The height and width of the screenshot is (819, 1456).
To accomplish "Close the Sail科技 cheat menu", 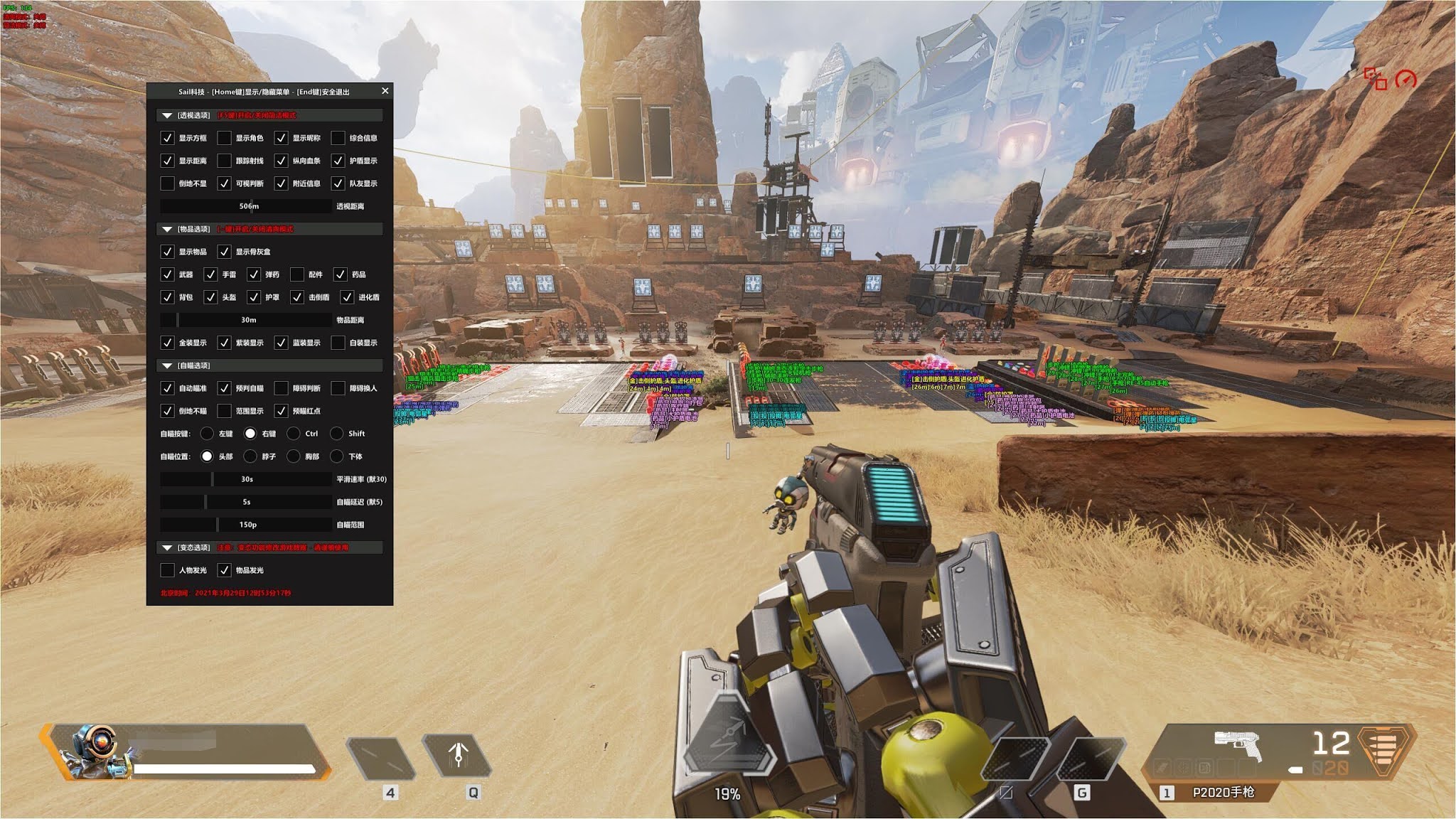I will tap(385, 91).
